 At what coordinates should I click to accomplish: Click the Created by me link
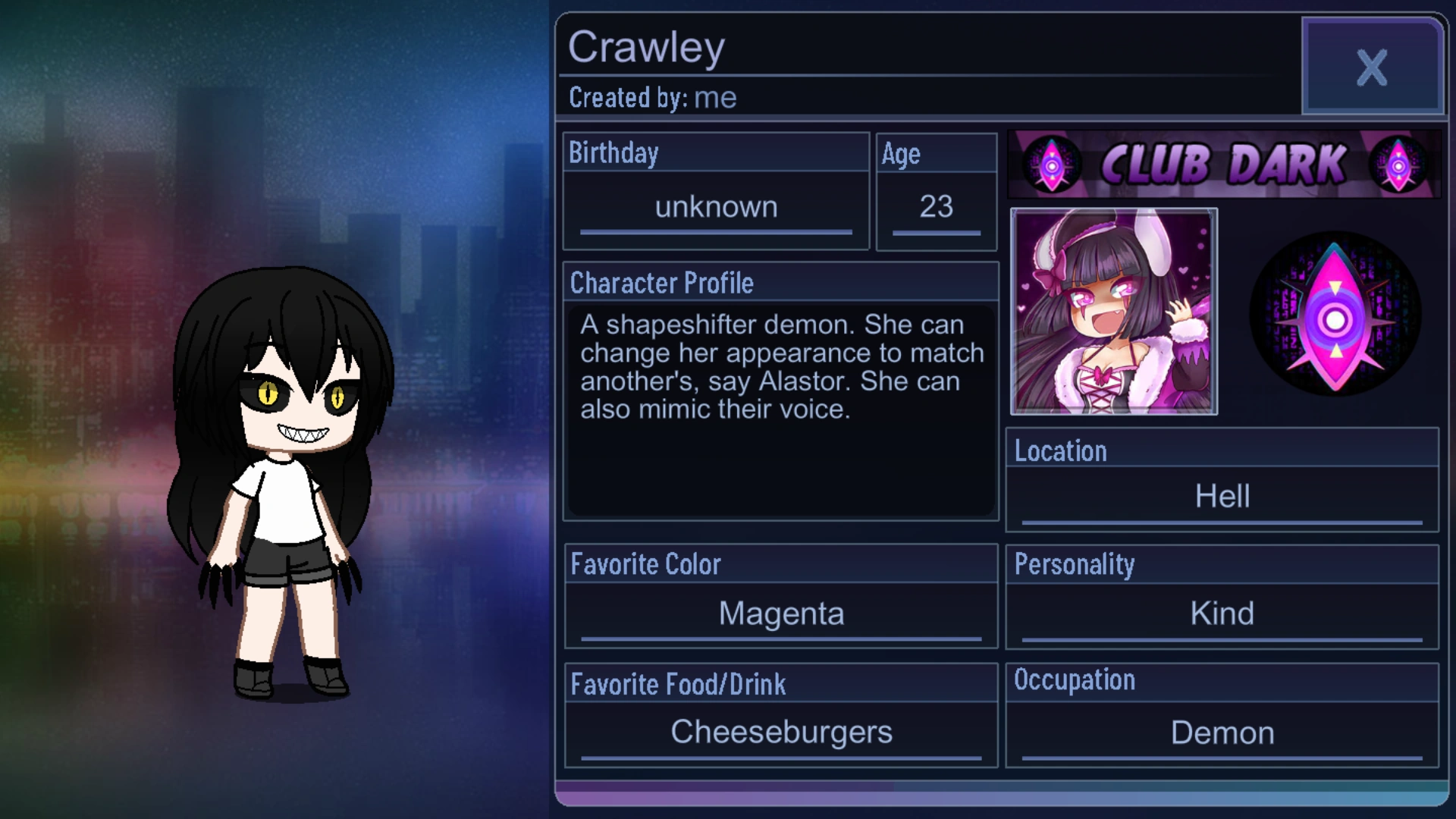tap(716, 97)
